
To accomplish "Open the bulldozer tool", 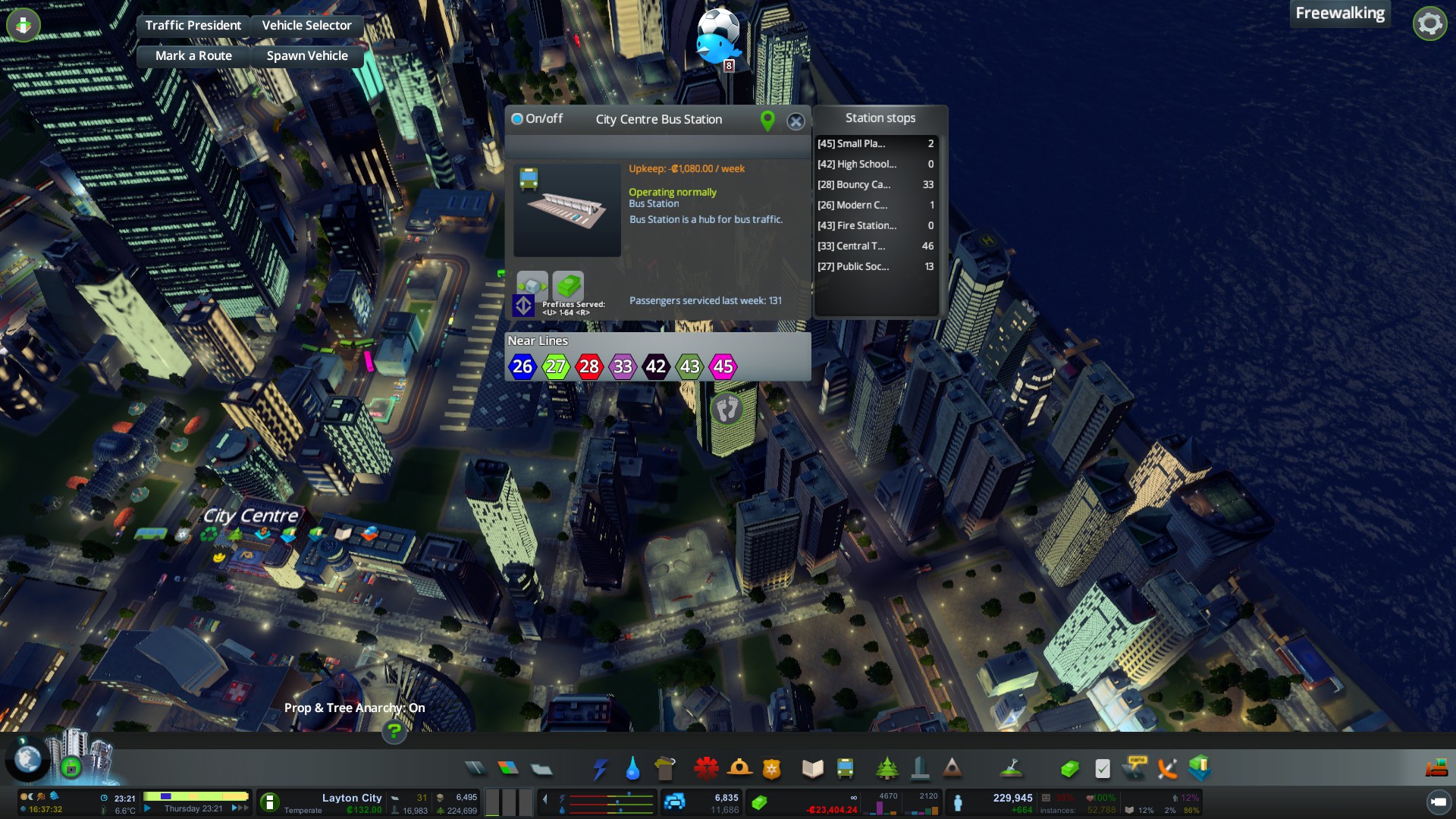I will pyautogui.click(x=1436, y=769).
